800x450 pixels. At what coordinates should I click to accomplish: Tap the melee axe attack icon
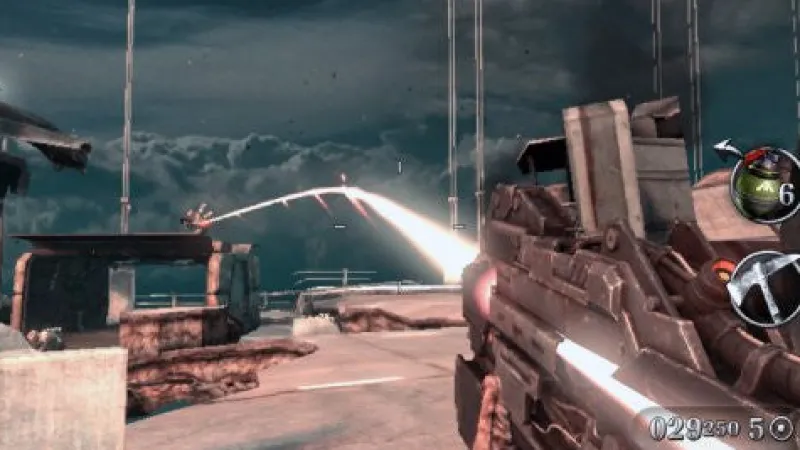(765, 287)
